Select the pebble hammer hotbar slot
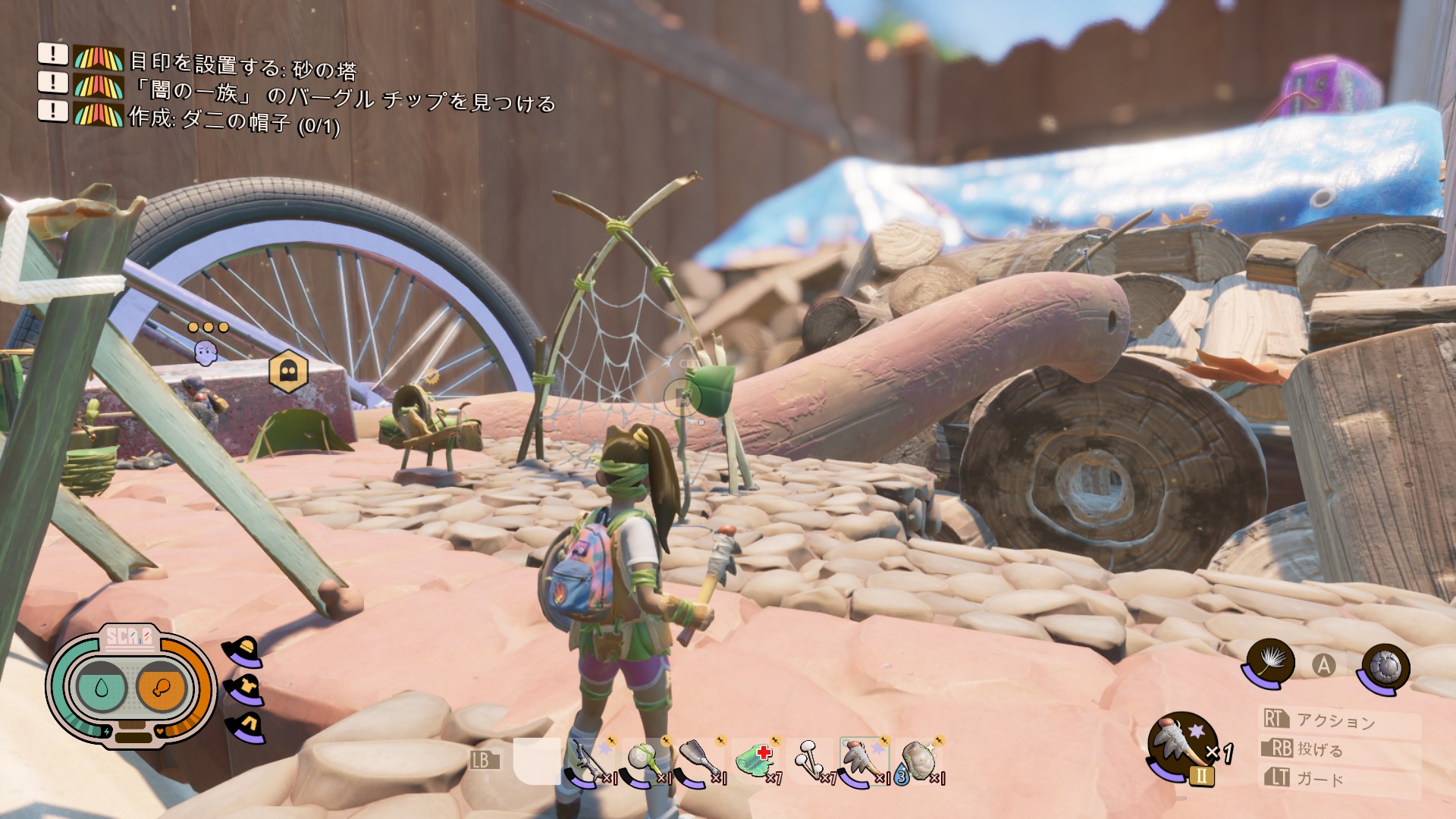1456x819 pixels. point(646,761)
